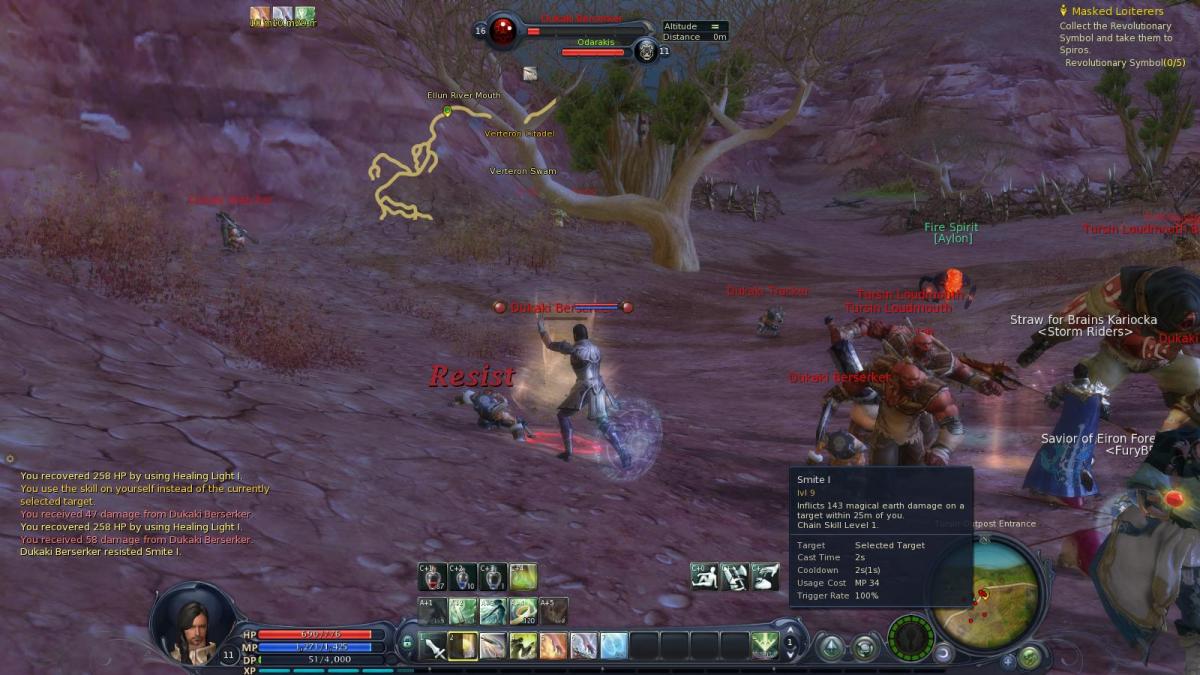
Task: Select the Dukaki Berserker target portrait
Action: 503,31
